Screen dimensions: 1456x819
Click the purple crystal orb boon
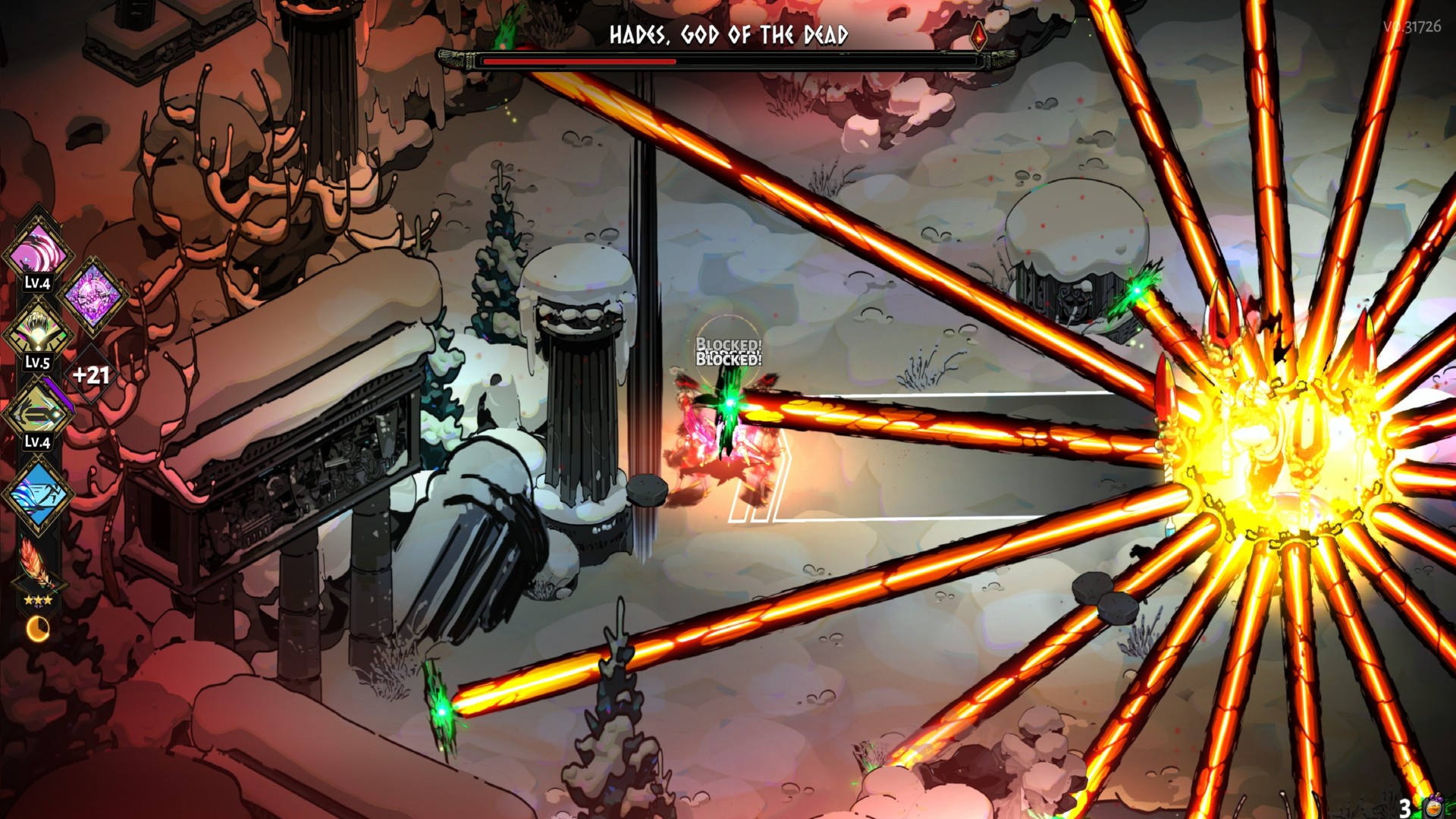[x=93, y=294]
